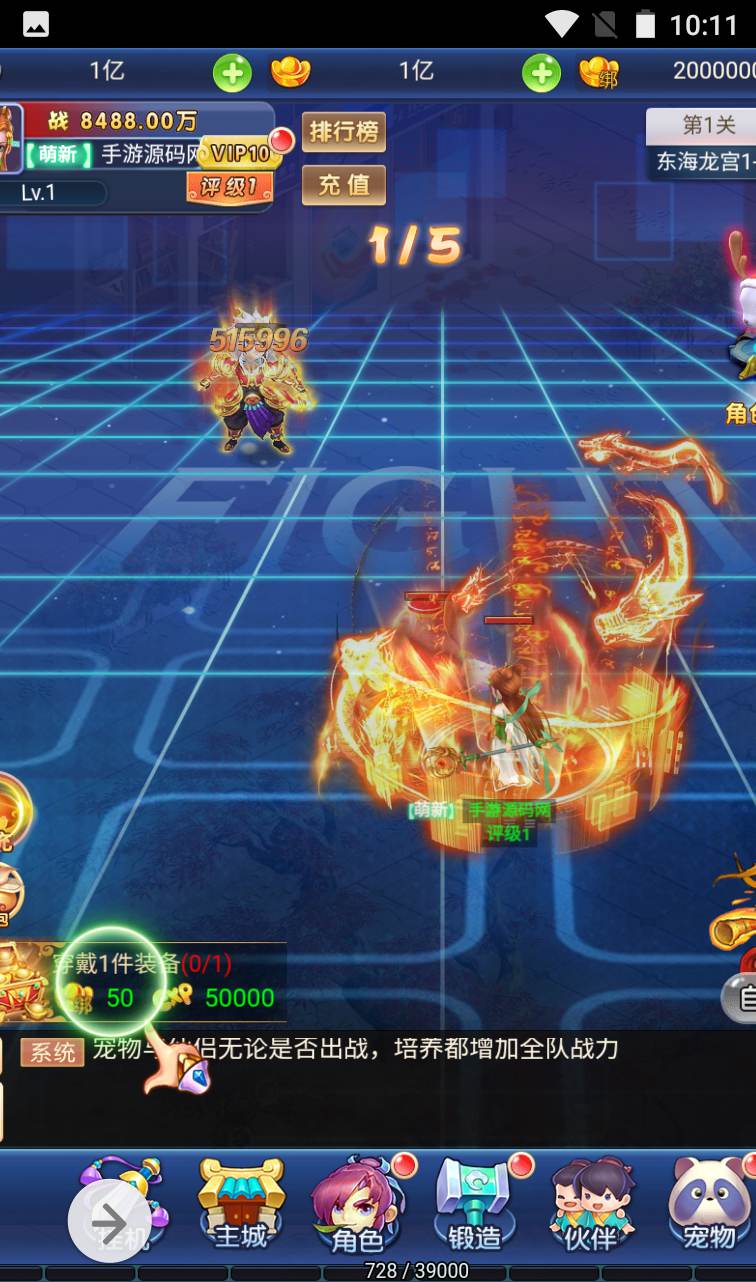Open the 排行榜 leaderboard

click(344, 132)
